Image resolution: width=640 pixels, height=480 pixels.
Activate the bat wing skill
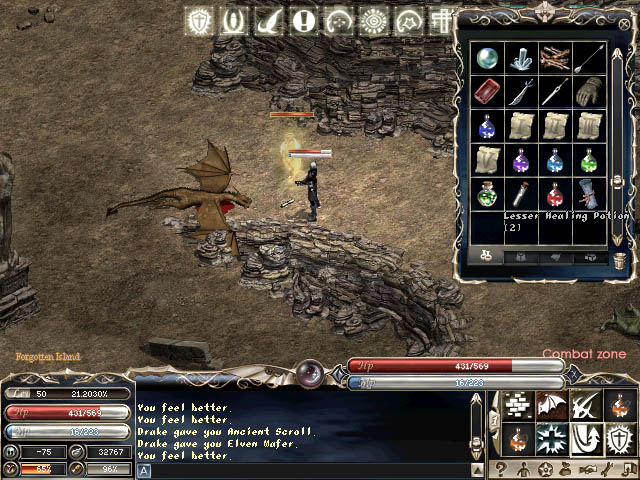[x=550, y=404]
